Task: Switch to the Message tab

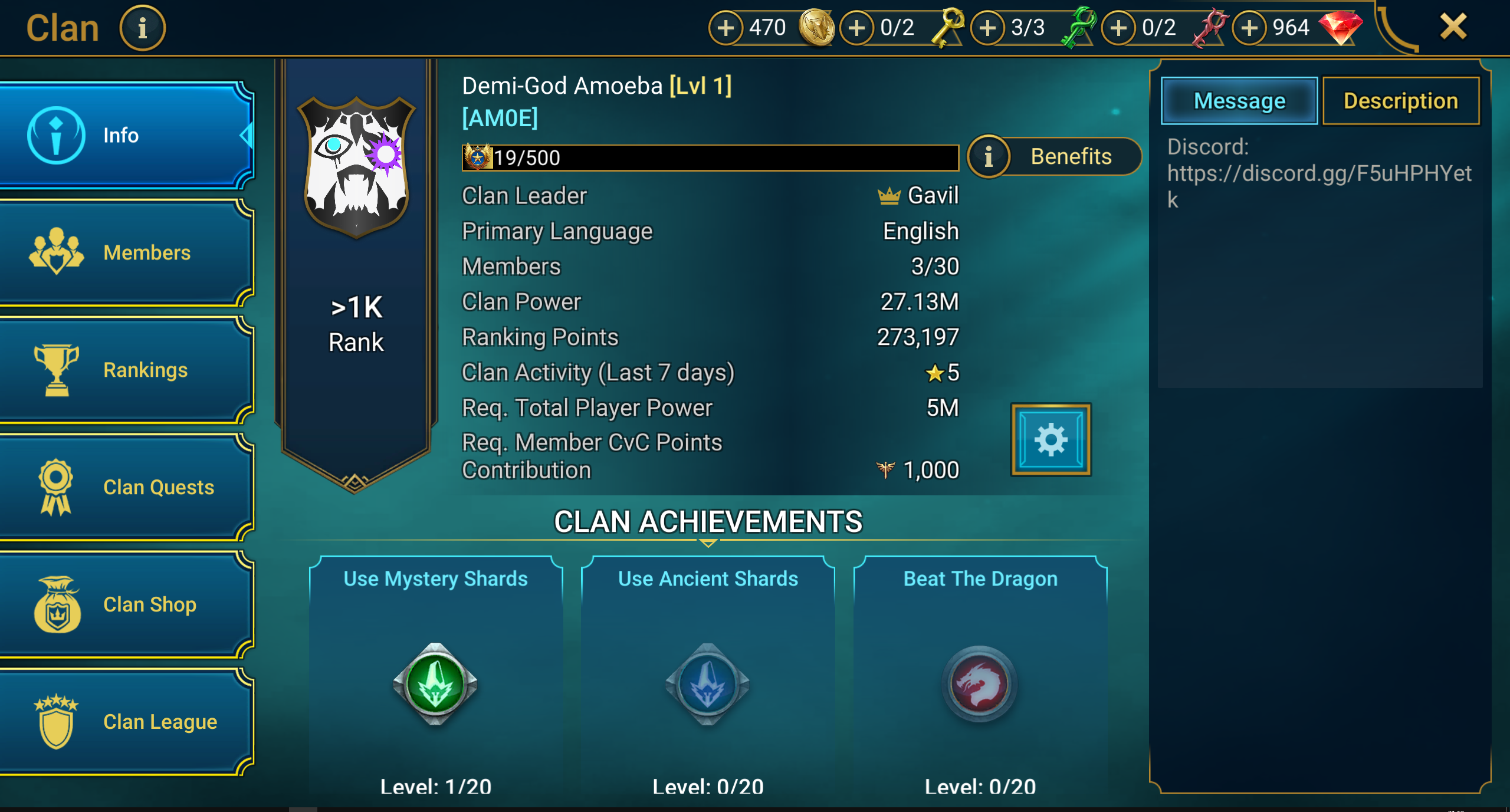Action: 1239,101
